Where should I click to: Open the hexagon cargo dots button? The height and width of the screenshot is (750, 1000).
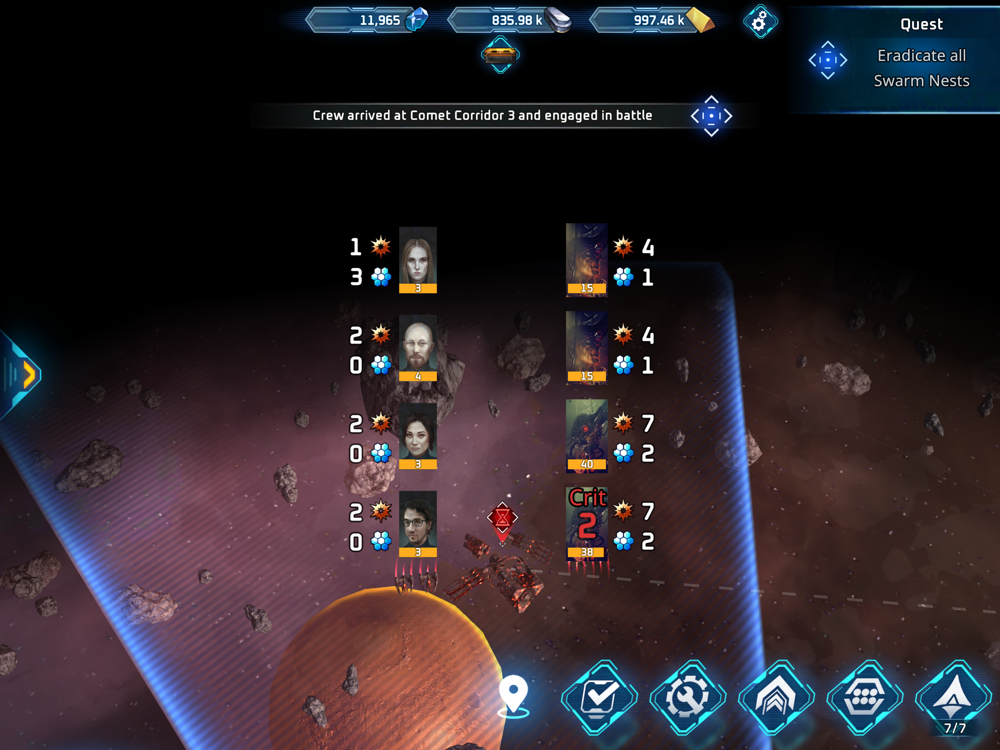point(865,699)
